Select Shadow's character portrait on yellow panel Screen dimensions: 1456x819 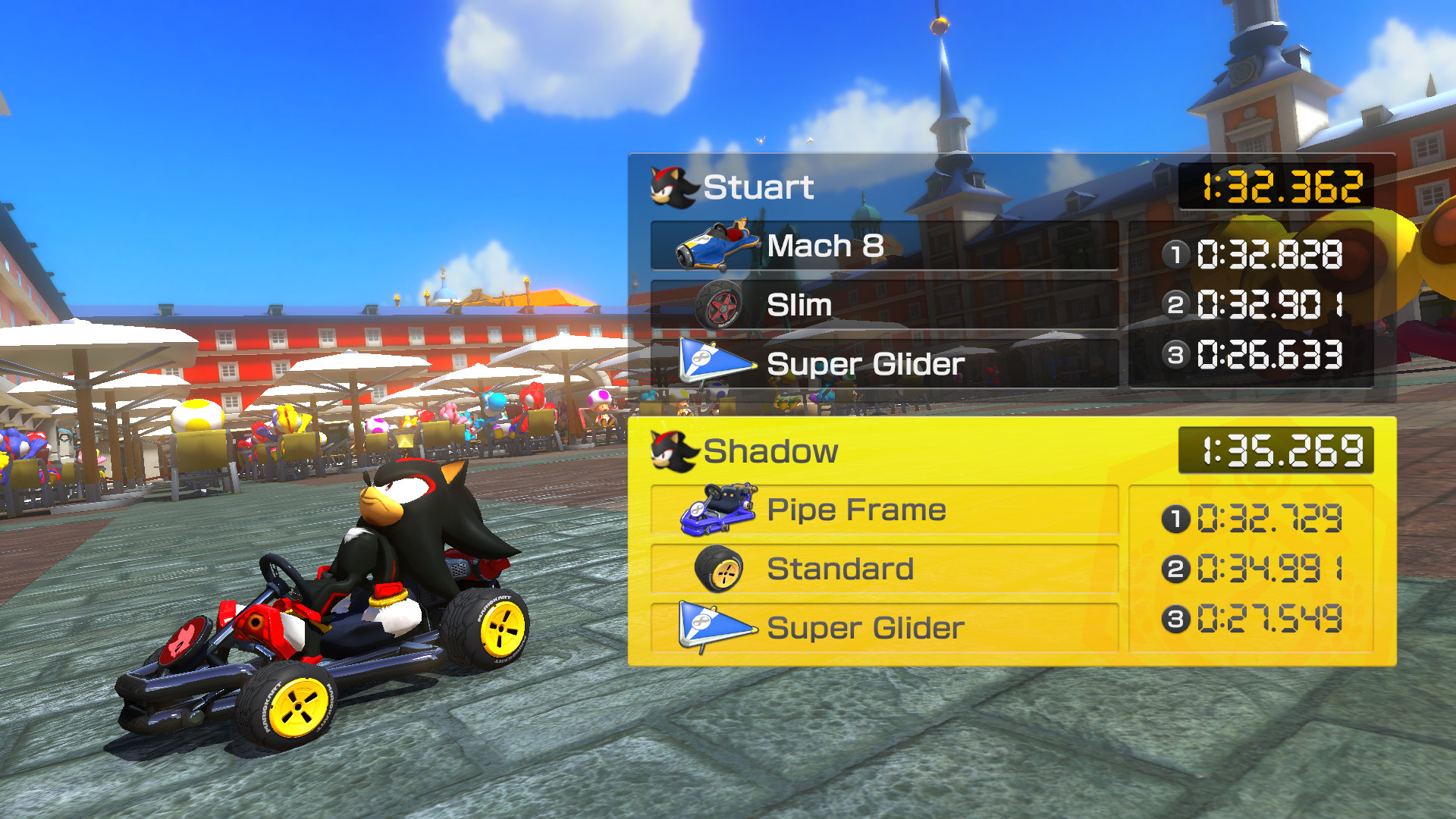pyautogui.click(x=672, y=450)
